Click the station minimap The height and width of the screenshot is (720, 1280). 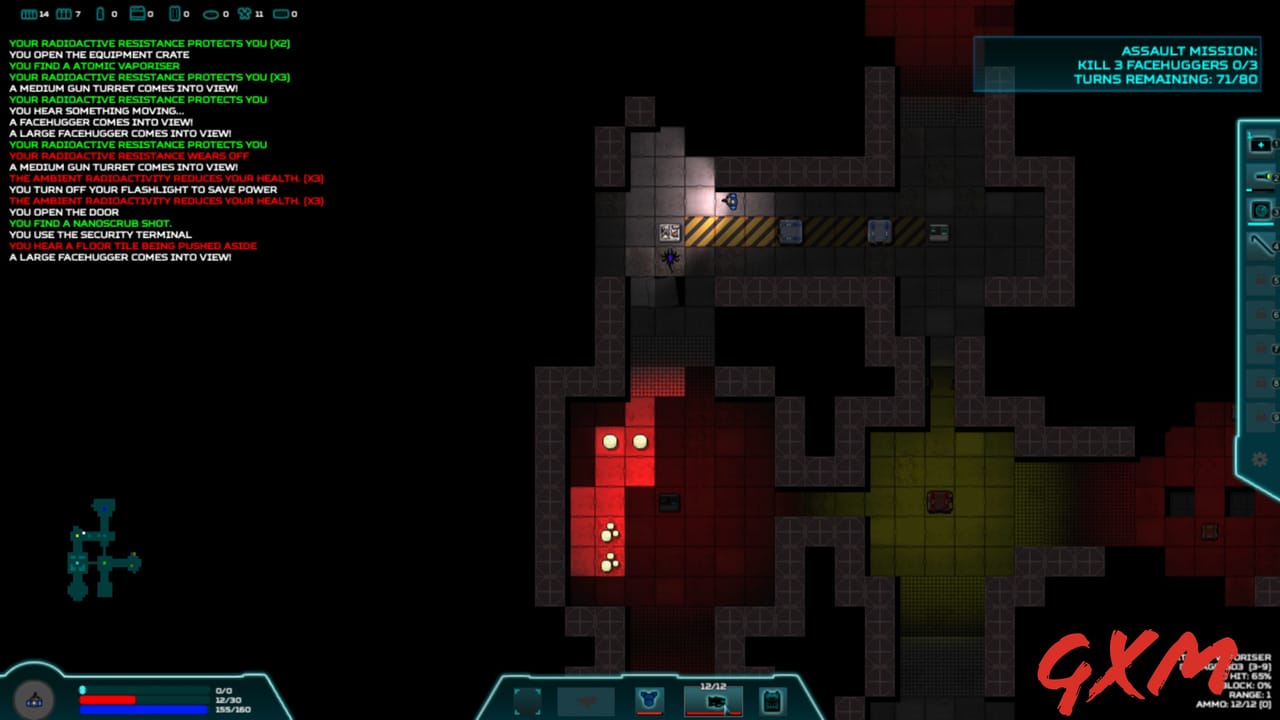pyautogui.click(x=103, y=548)
